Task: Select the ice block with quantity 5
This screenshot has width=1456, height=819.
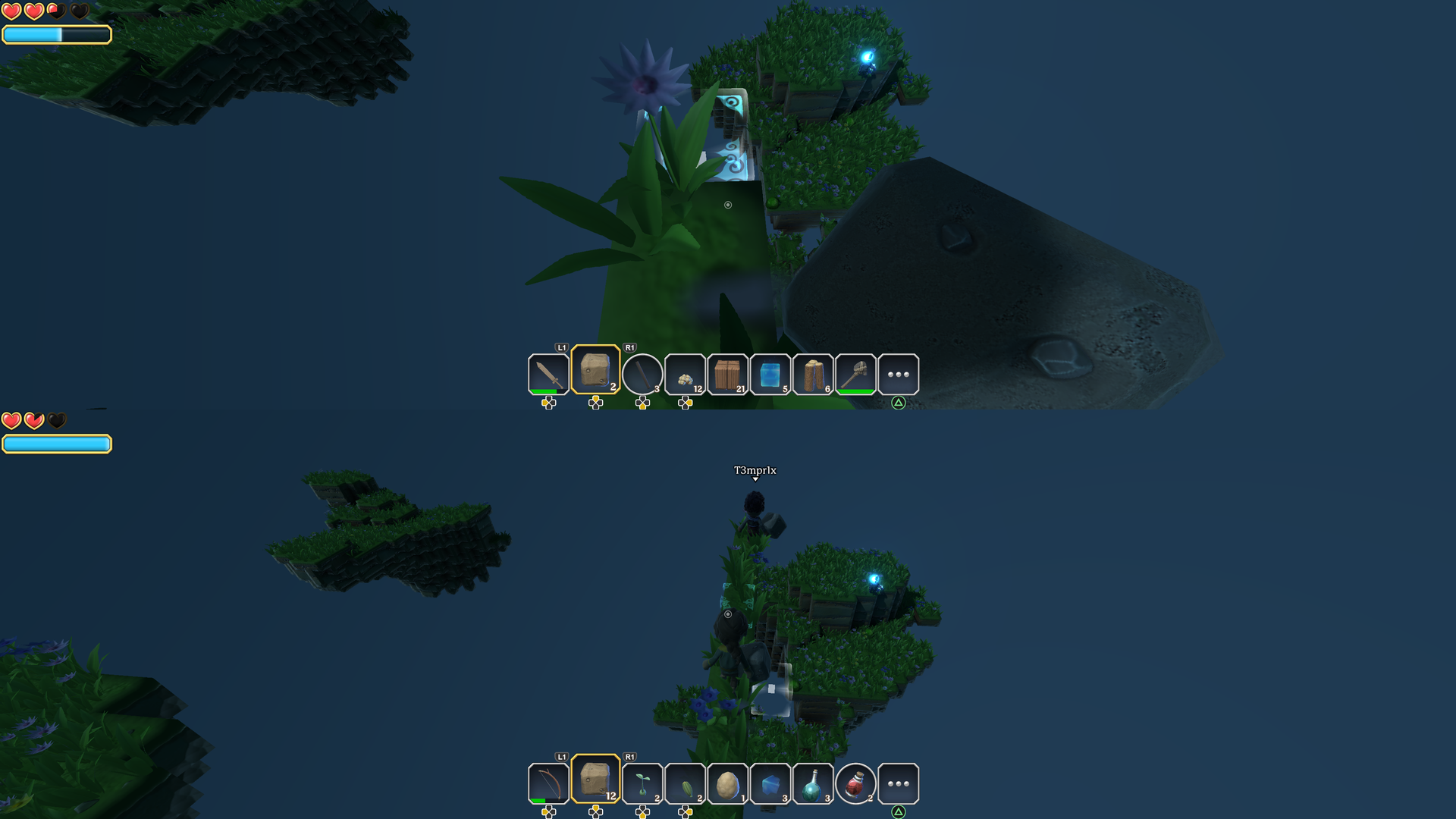Action: (771, 373)
